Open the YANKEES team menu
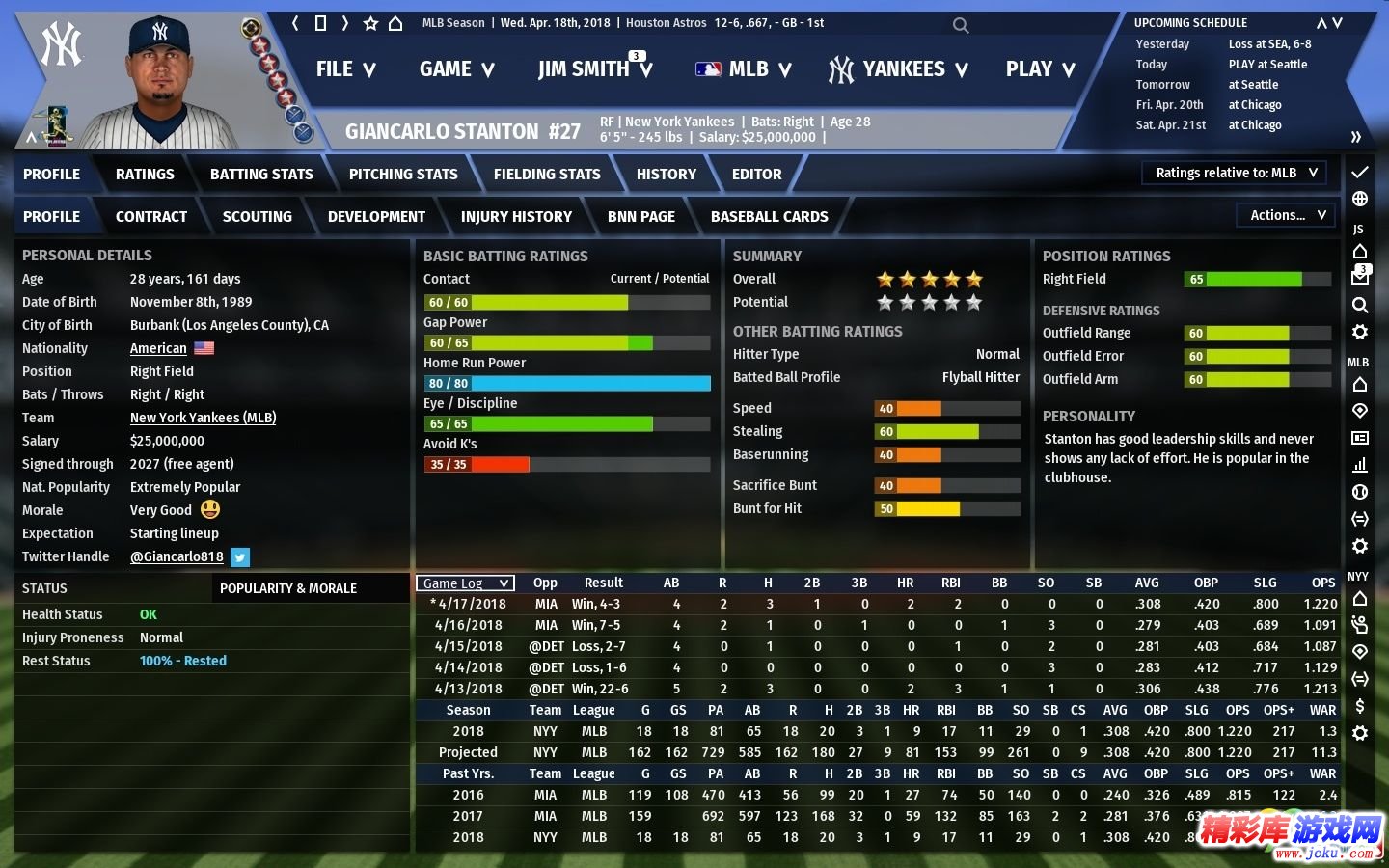The image size is (1389, 868). 898,69
